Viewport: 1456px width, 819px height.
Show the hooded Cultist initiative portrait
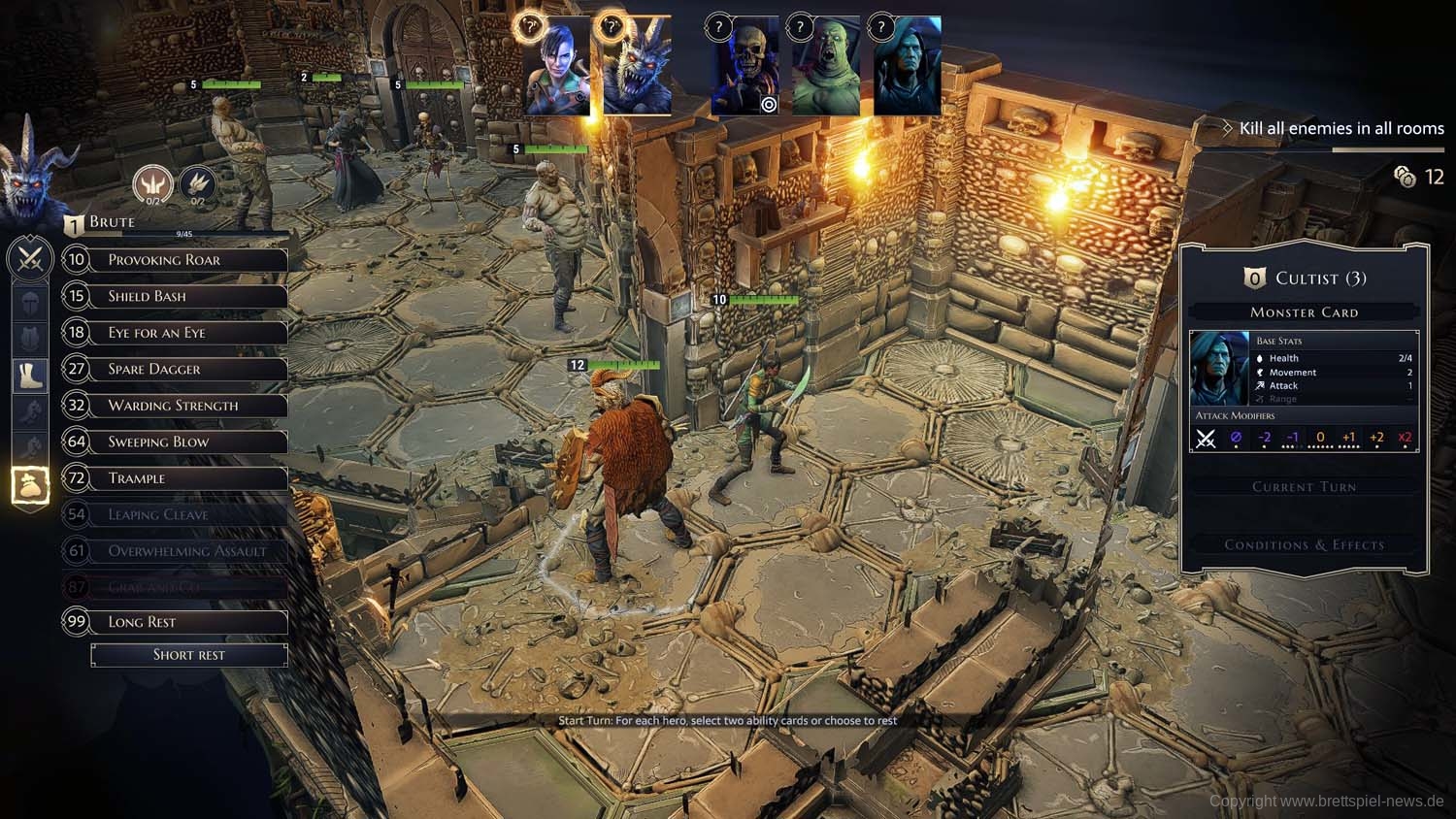click(907, 68)
